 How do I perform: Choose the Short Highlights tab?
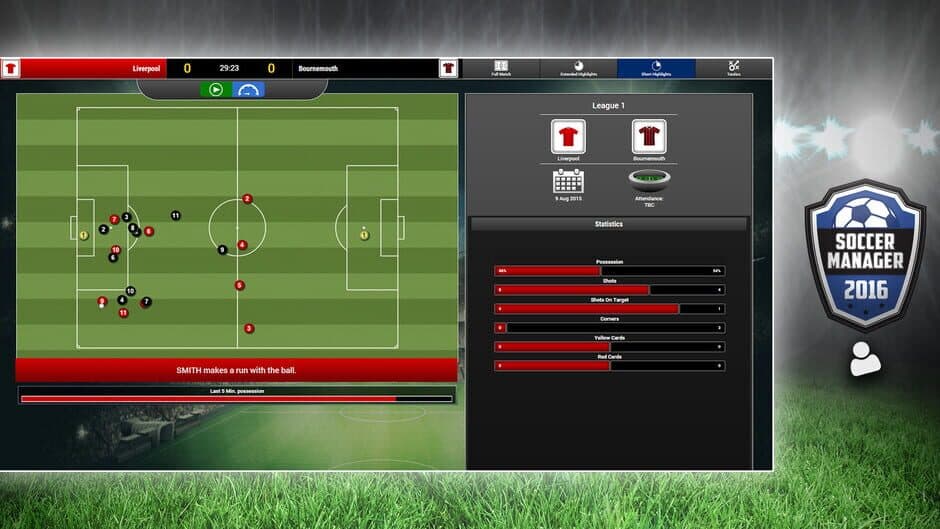(x=656, y=68)
